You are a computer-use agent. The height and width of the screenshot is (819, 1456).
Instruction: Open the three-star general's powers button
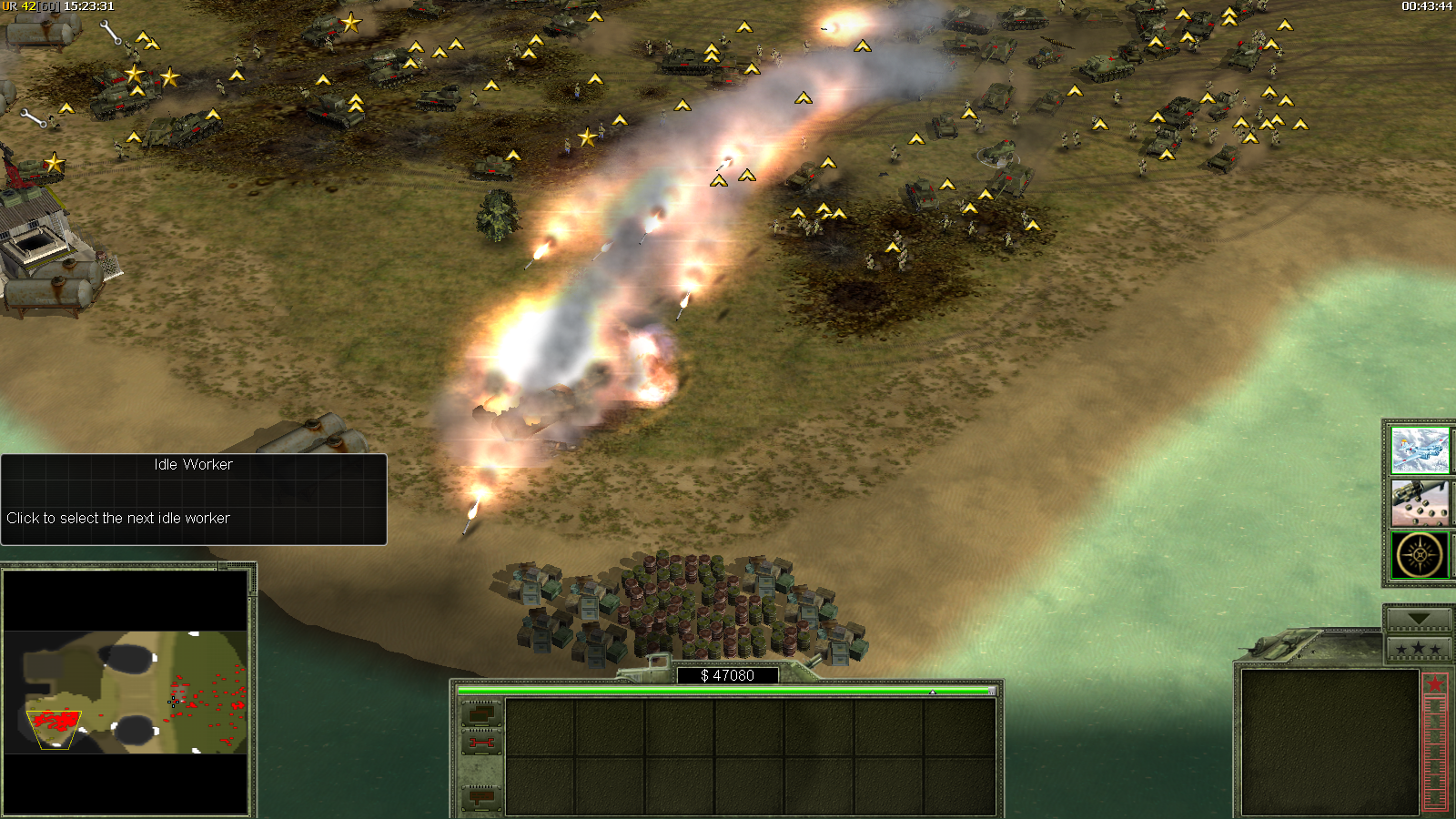[x=1417, y=649]
